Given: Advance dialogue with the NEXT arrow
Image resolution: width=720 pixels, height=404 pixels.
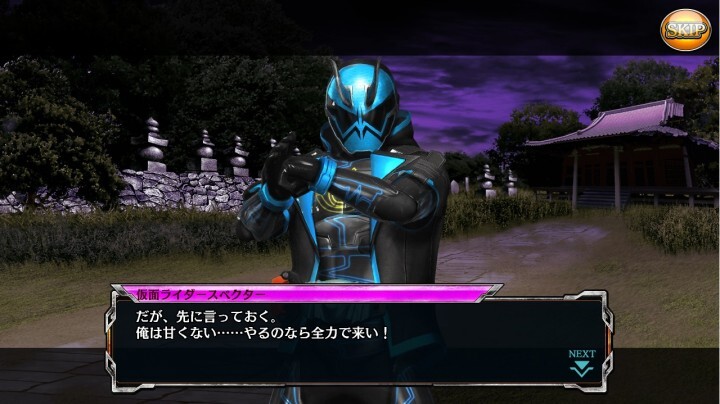Looking at the screenshot, I should (581, 363).
